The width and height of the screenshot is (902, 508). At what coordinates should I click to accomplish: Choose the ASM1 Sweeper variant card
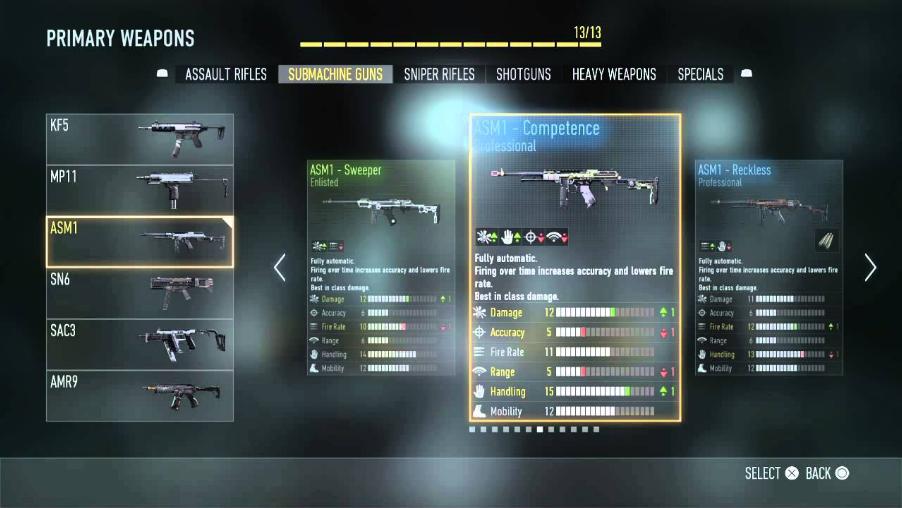pos(380,267)
